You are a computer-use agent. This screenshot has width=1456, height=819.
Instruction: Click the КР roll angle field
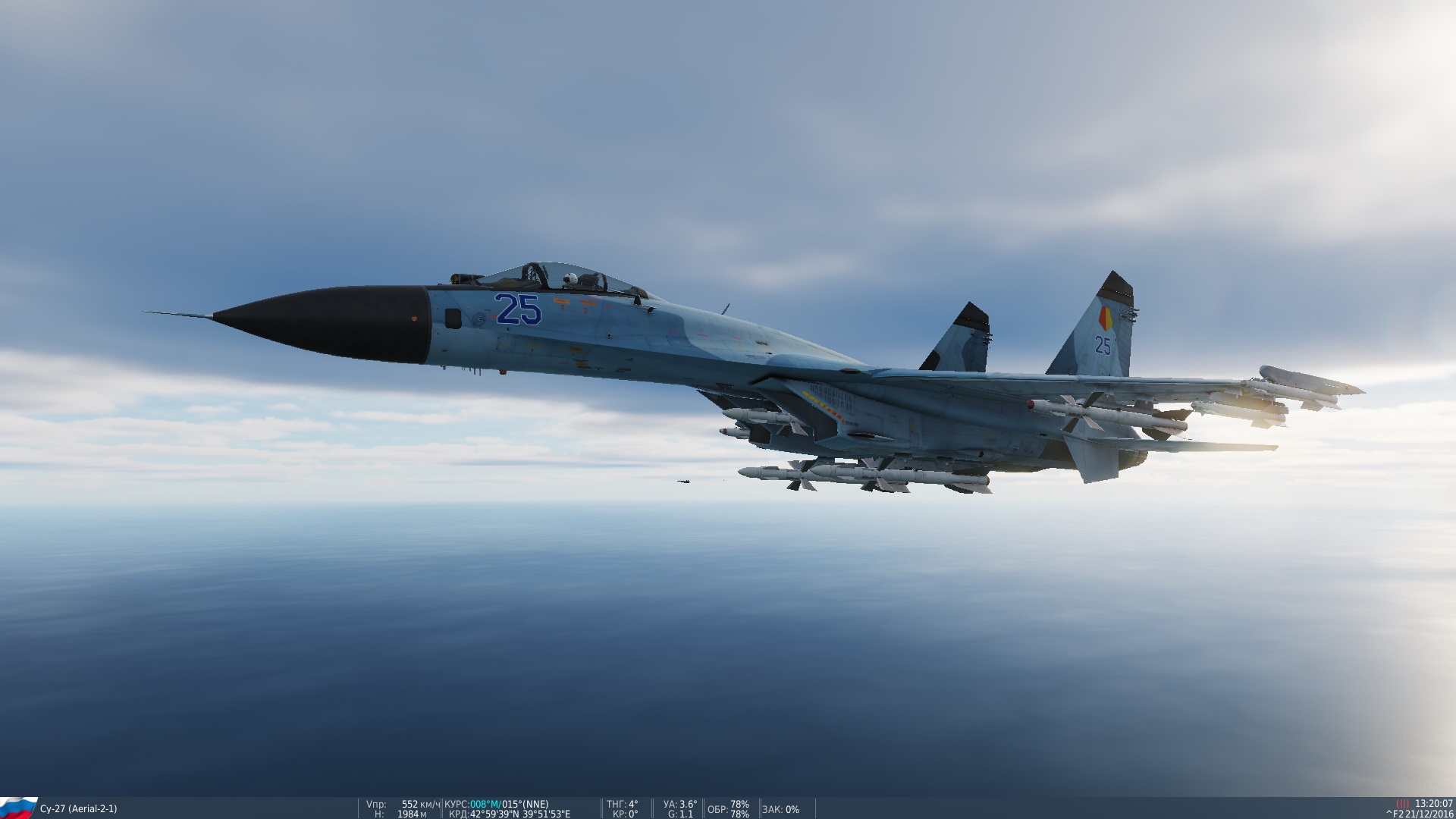(x=626, y=814)
